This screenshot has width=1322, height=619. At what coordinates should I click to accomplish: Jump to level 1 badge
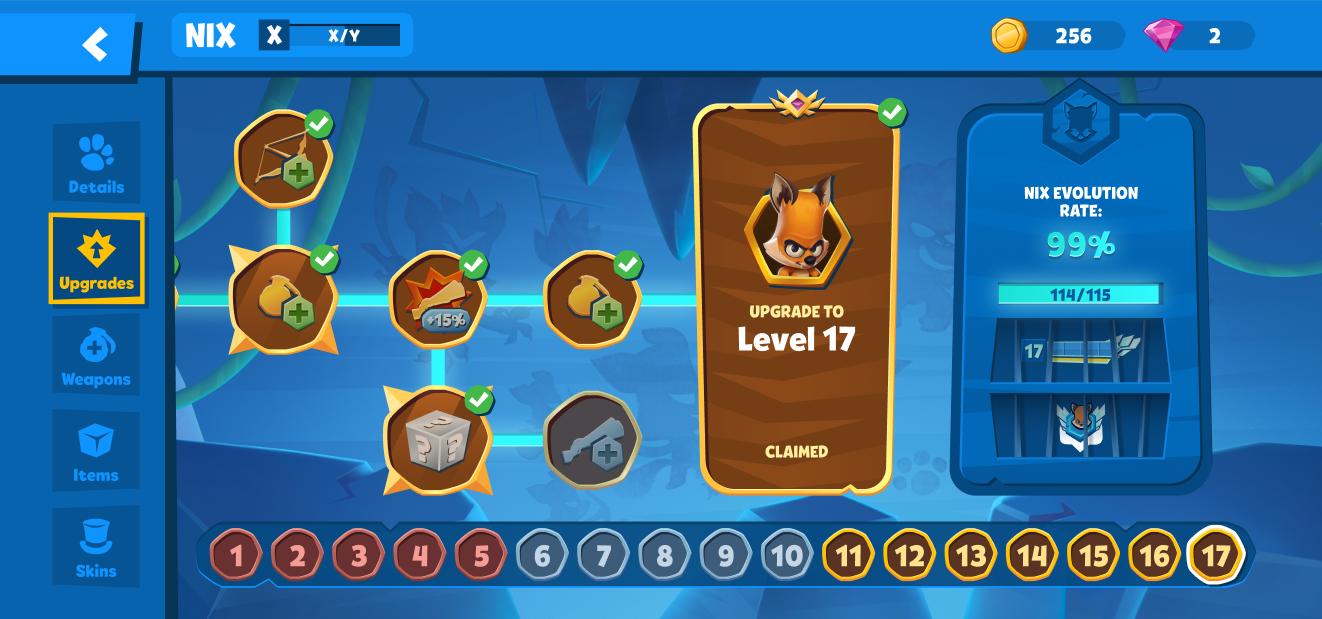click(236, 555)
